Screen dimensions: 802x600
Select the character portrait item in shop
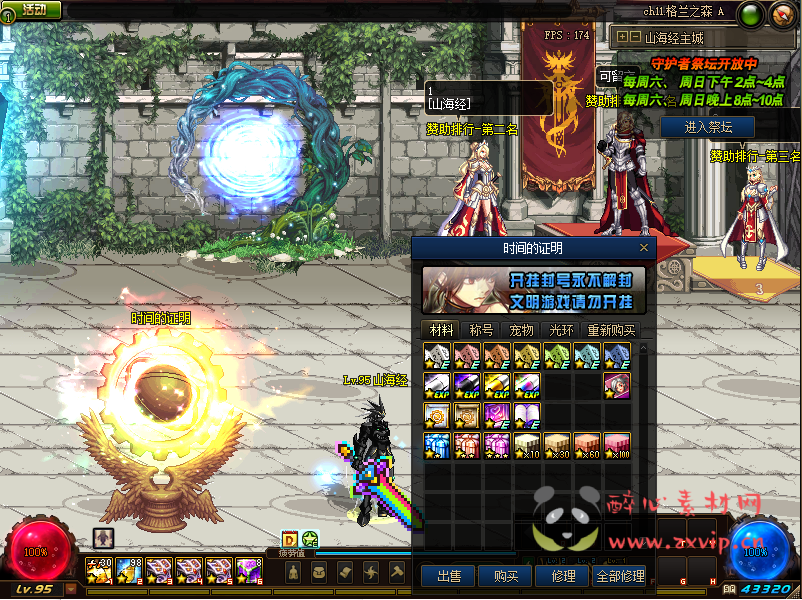click(x=617, y=385)
